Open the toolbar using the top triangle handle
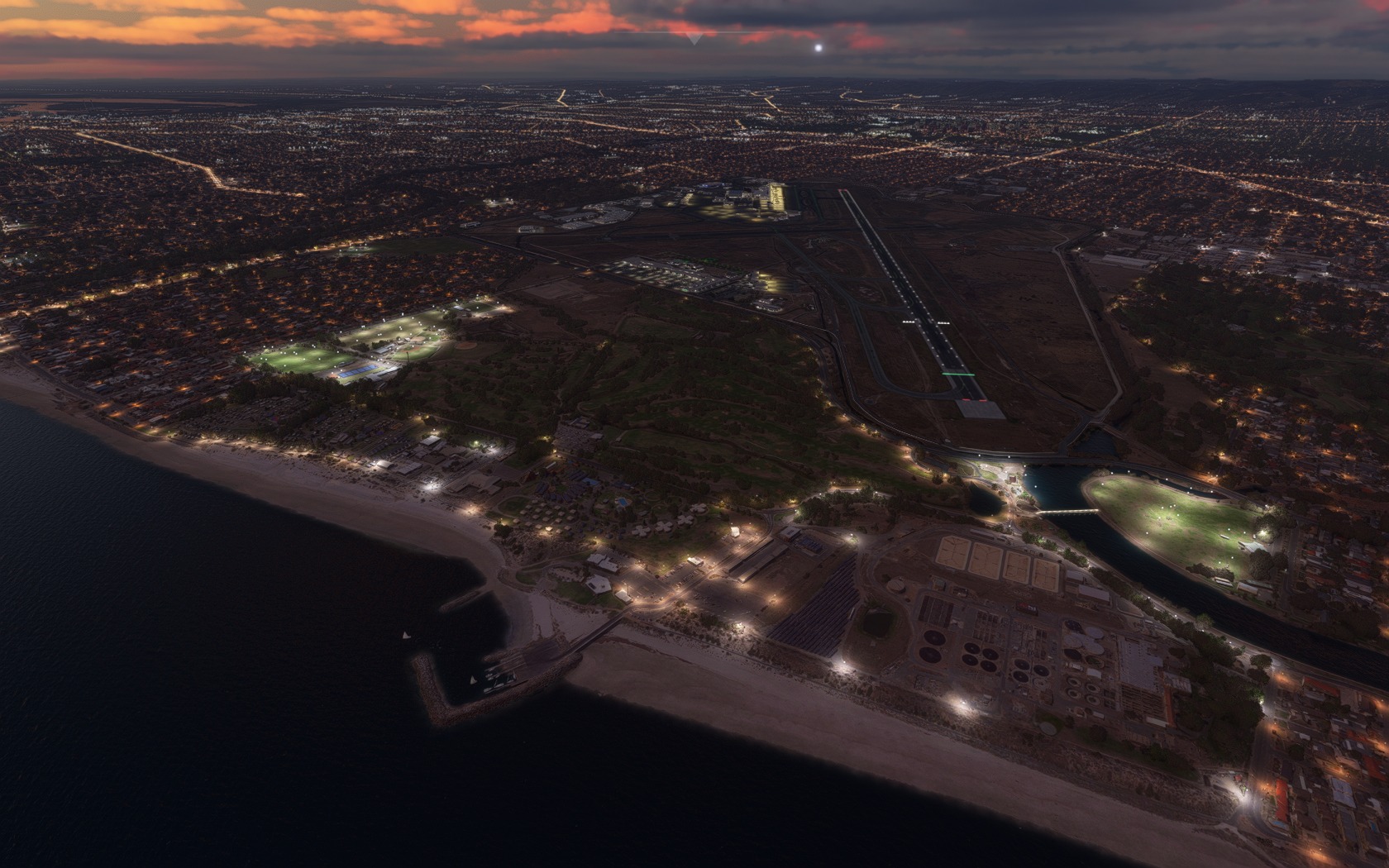1389x868 pixels. 694,37
